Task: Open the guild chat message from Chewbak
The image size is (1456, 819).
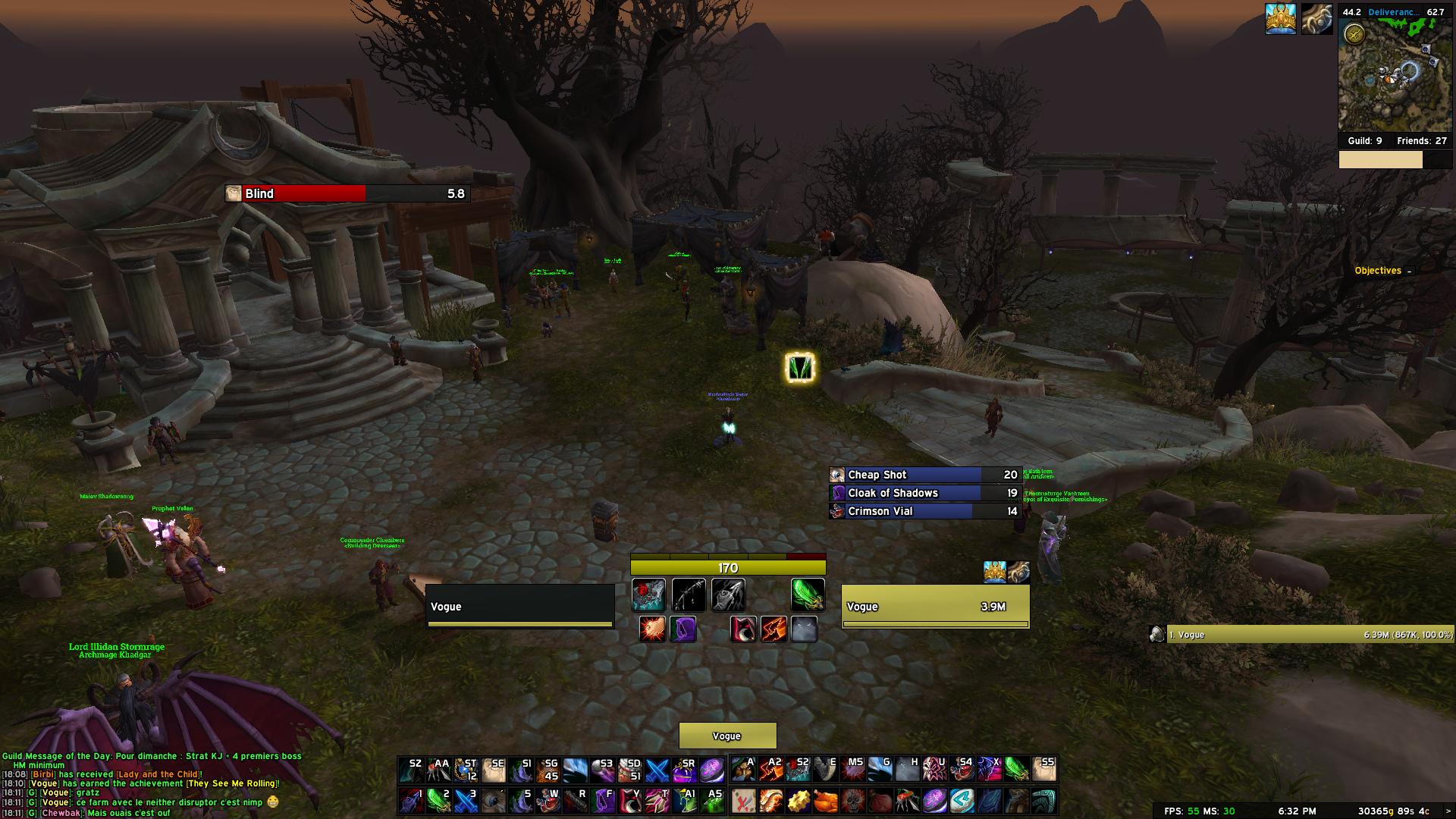Action: pyautogui.click(x=129, y=813)
